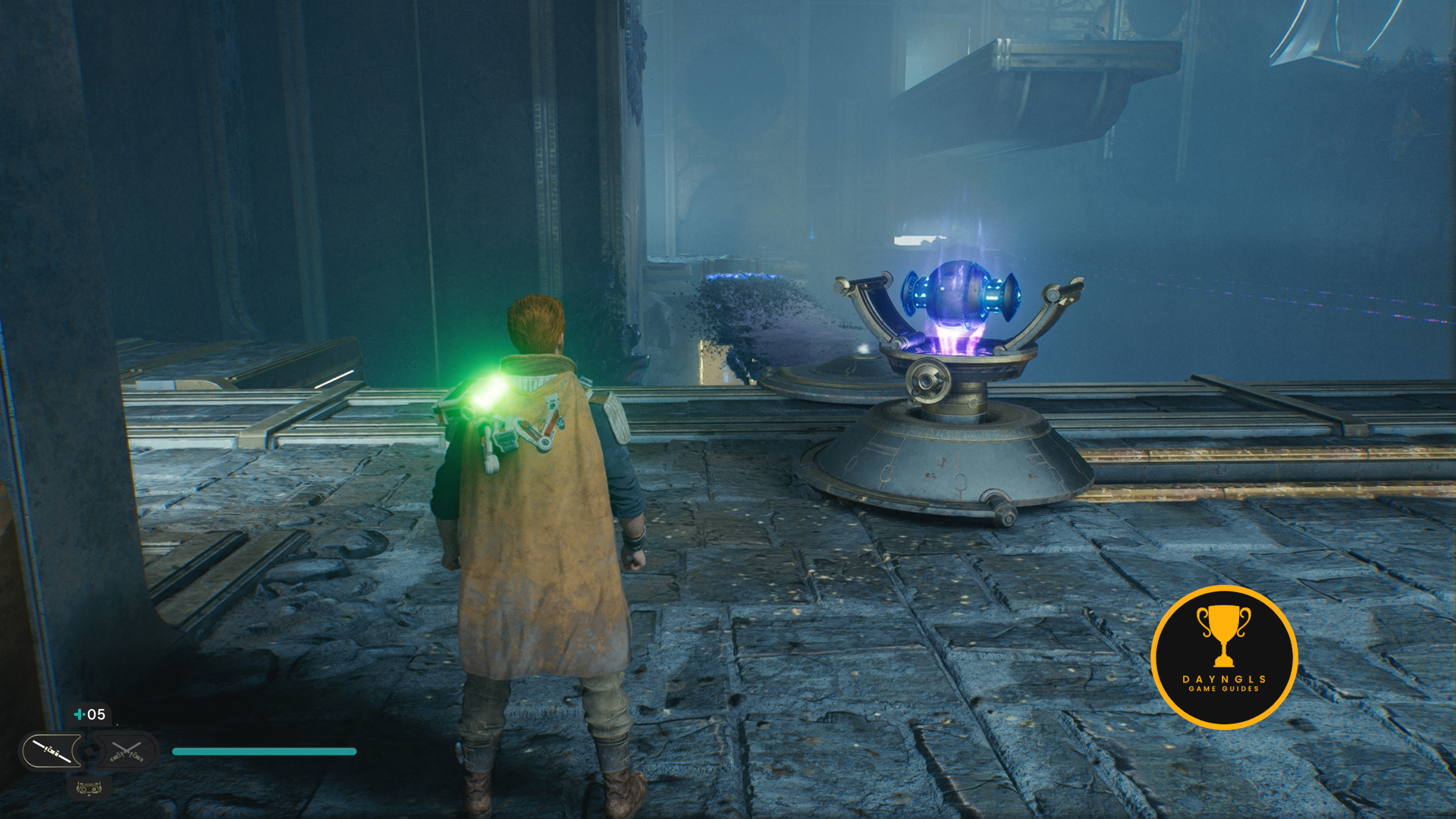Select the double-bladed lightsaber stance
The width and height of the screenshot is (1456, 819).
click(x=52, y=752)
